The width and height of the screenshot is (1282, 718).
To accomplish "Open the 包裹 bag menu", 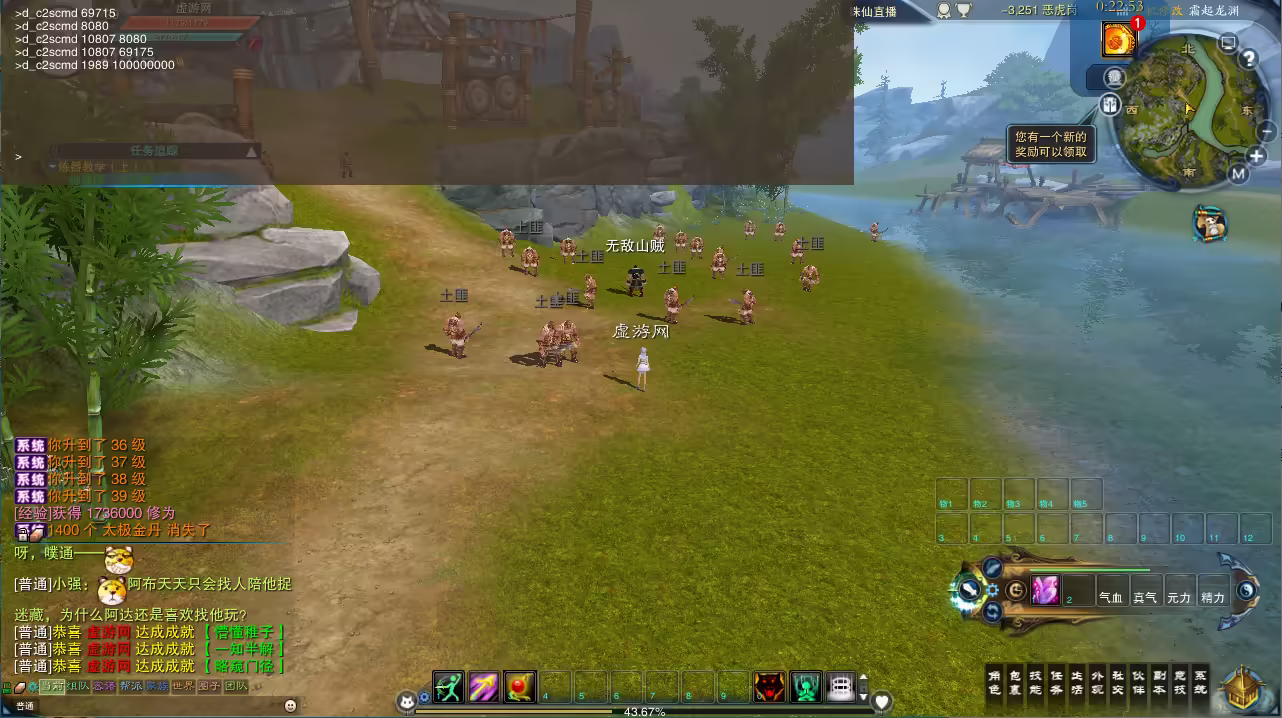I will tap(1015, 682).
